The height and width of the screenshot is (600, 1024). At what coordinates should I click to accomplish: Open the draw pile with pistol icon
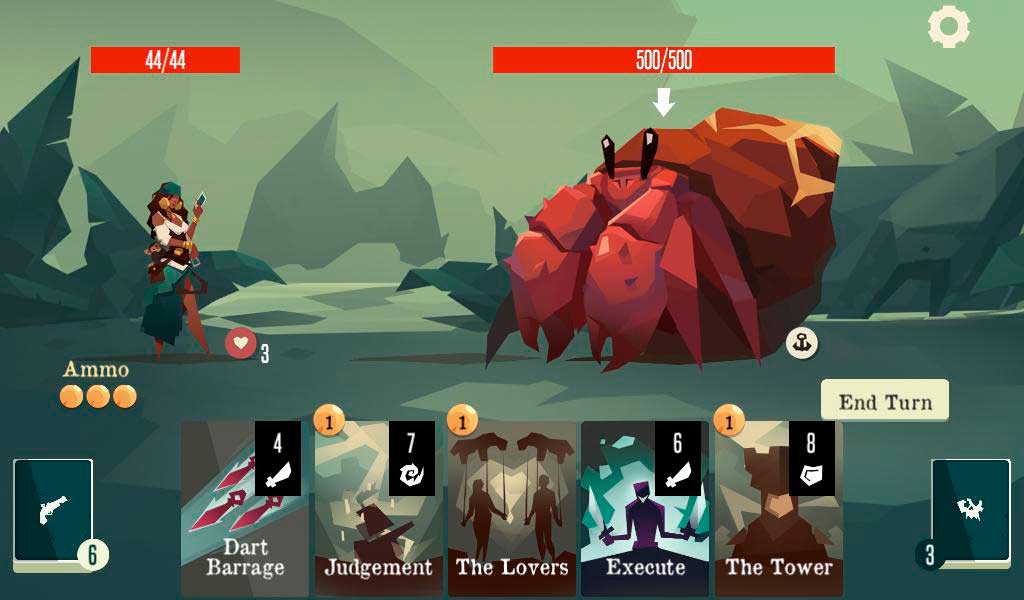pos(53,510)
